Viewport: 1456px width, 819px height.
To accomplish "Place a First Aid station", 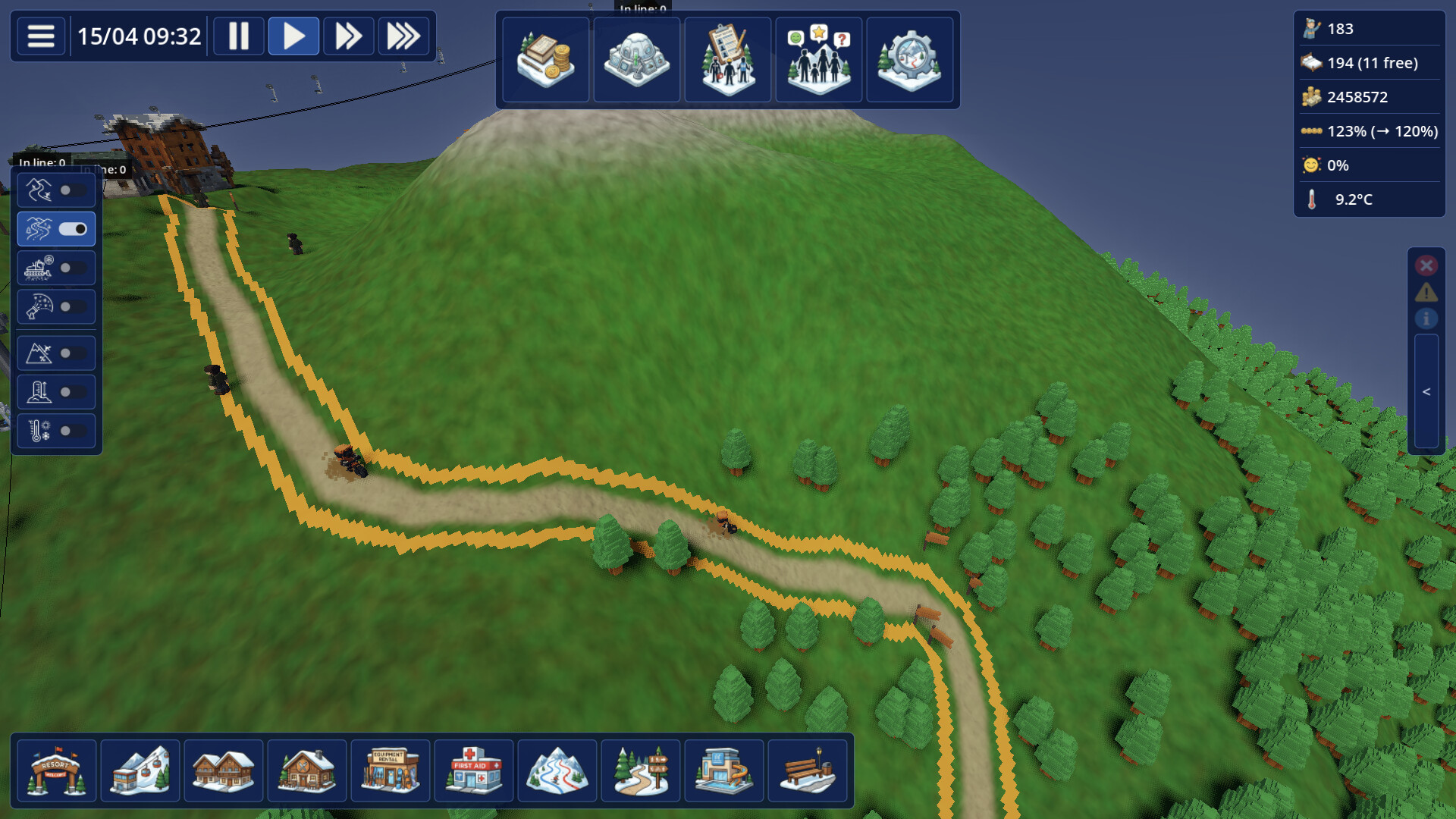I will click(x=473, y=770).
